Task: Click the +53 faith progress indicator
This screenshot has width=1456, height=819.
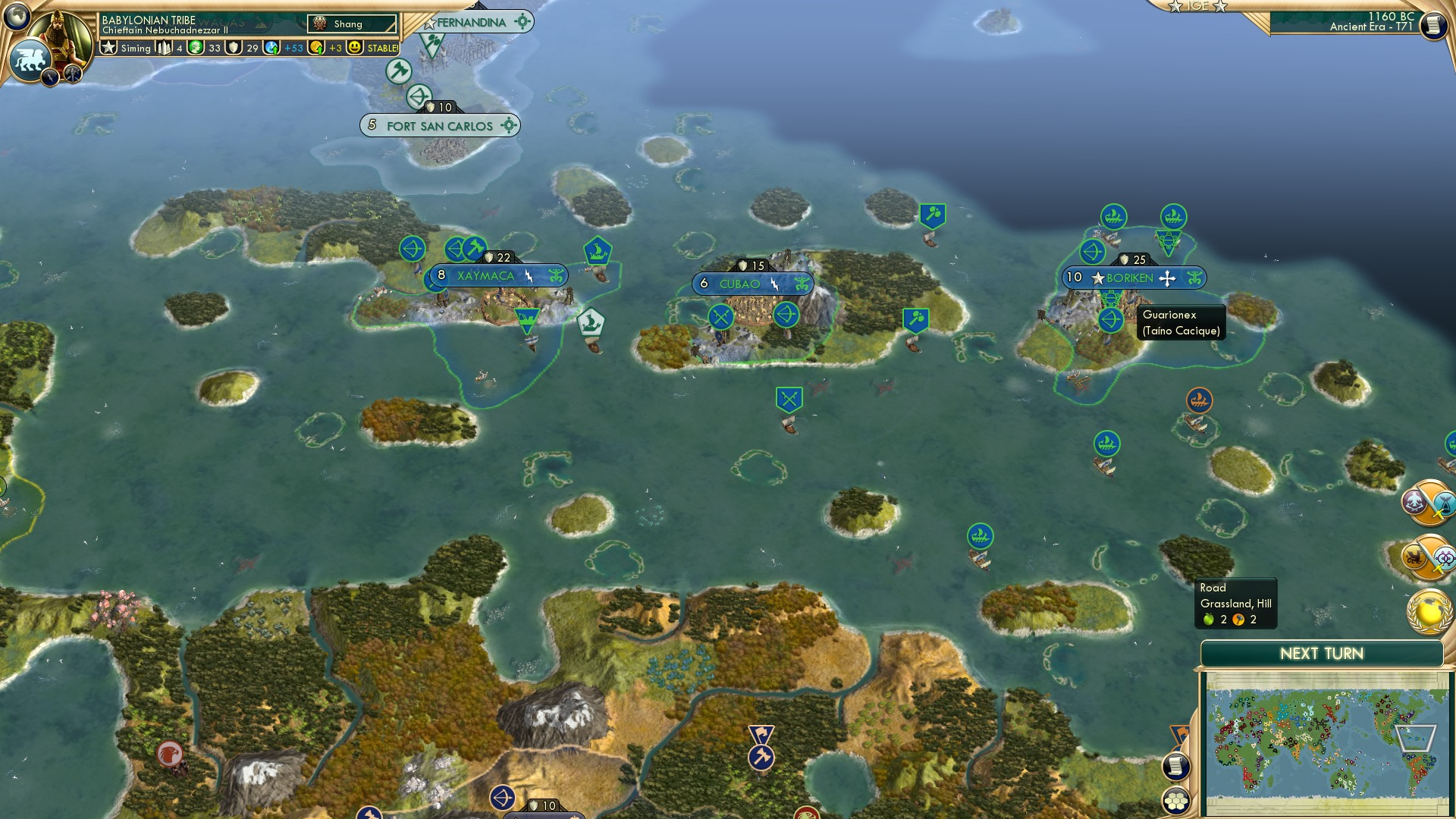Action: click(288, 47)
